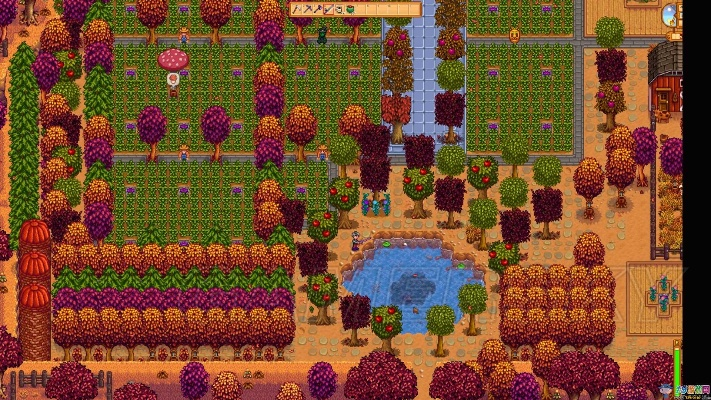
Task: Select the hoe in the first hotbar slot
Action: (296, 9)
